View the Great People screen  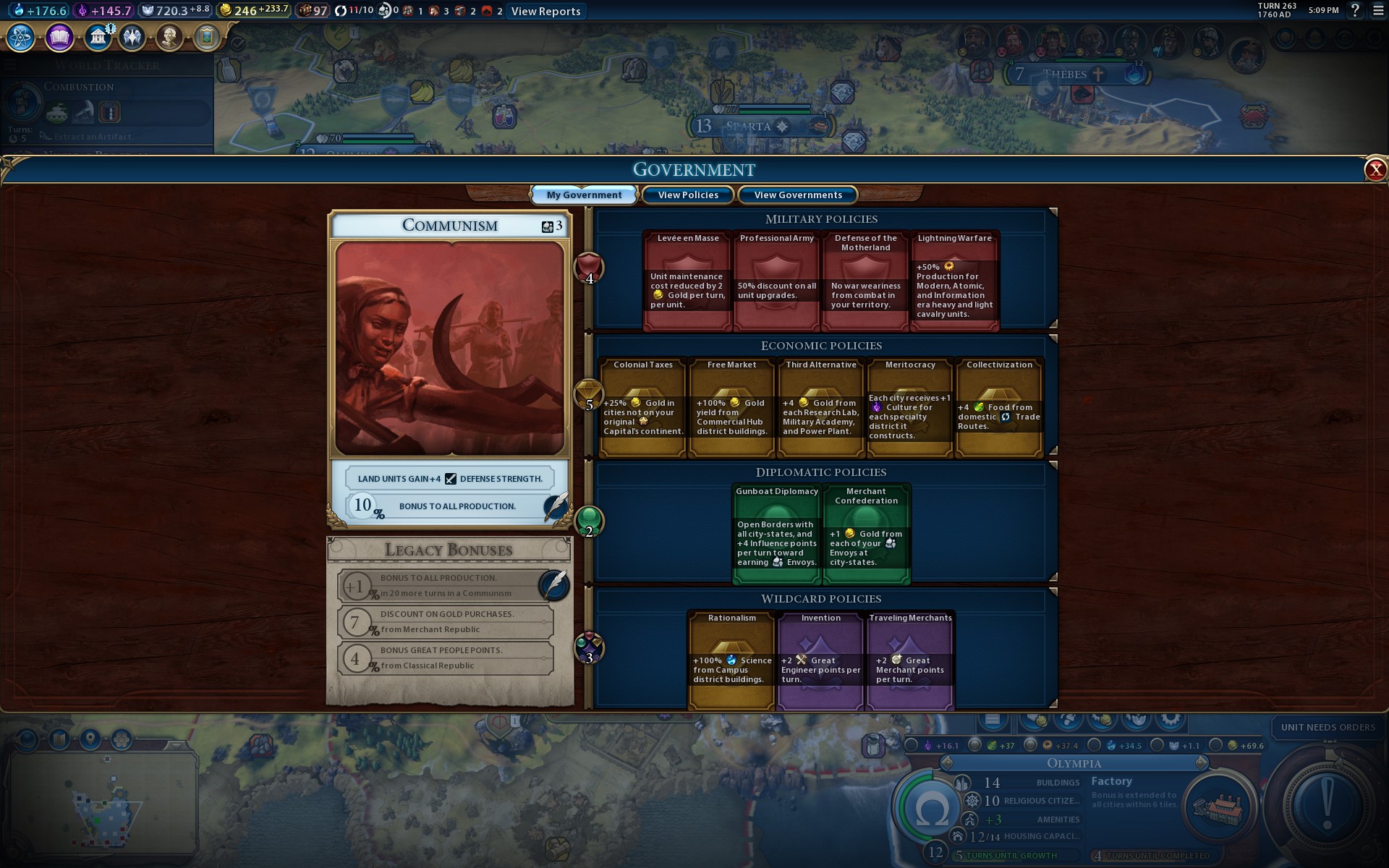pyautogui.click(x=170, y=37)
